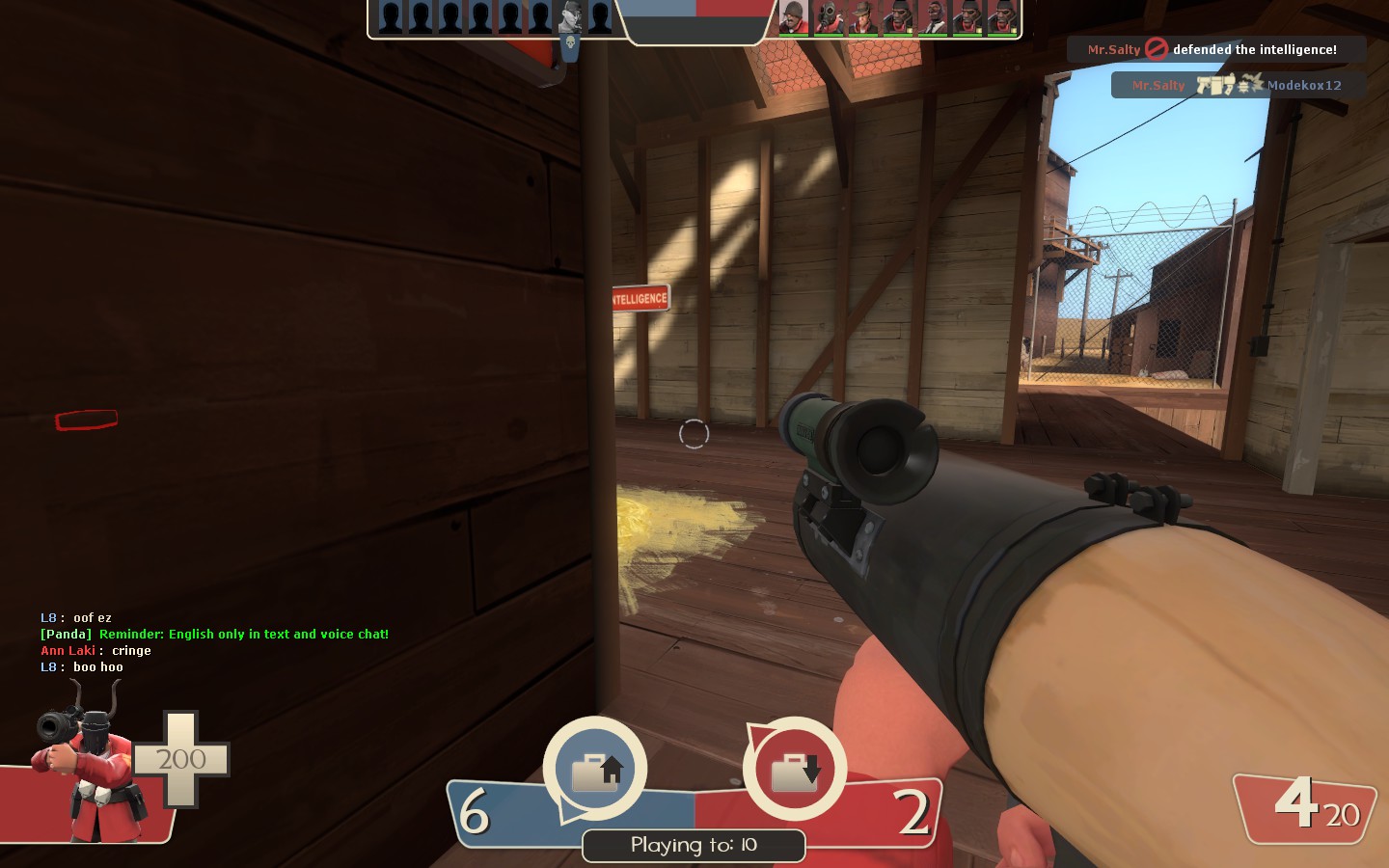Select the dead BLU player's greyed portrait
The image size is (1389, 868).
[570, 17]
